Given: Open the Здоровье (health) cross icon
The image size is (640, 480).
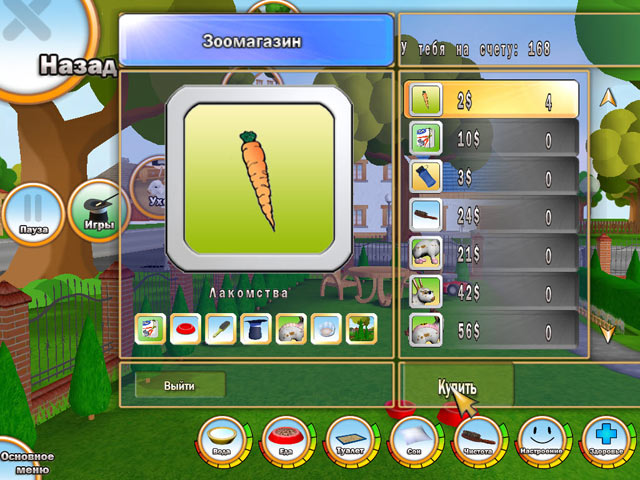Looking at the screenshot, I should (606, 440).
